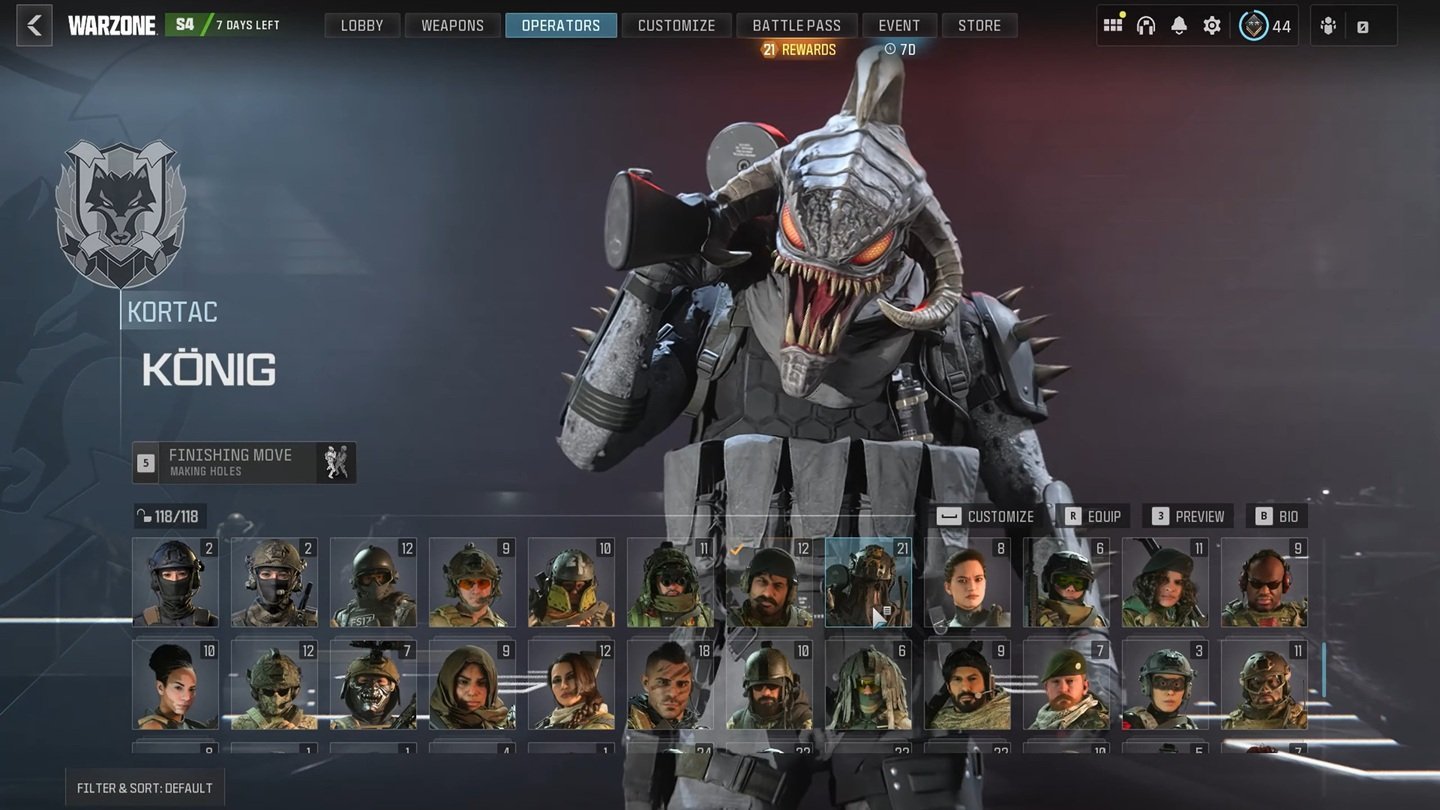Go to the Store tab
Viewport: 1440px width, 810px height.
click(979, 26)
